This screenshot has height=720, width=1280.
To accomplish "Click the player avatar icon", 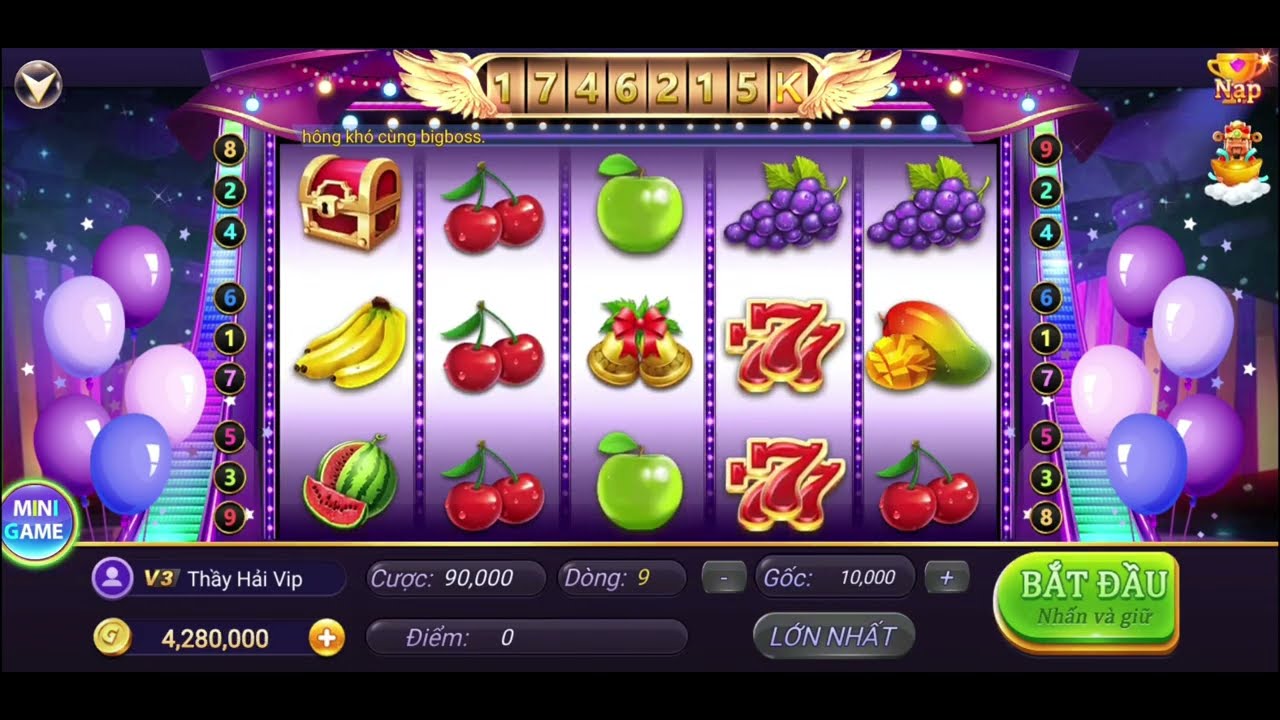I will (x=113, y=578).
